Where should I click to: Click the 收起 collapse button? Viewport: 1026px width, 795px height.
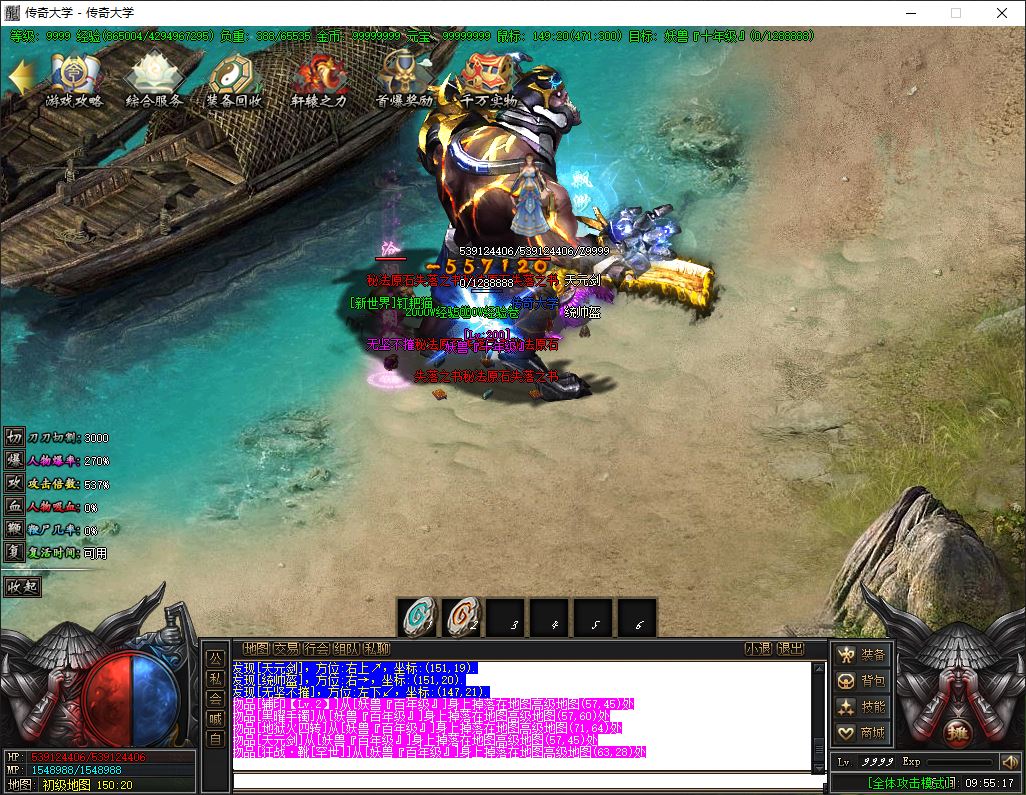click(x=22, y=586)
